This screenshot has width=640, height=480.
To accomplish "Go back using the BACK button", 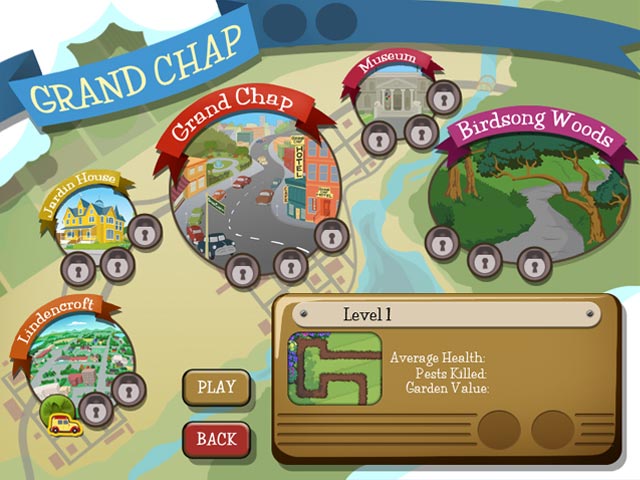I will coord(216,438).
